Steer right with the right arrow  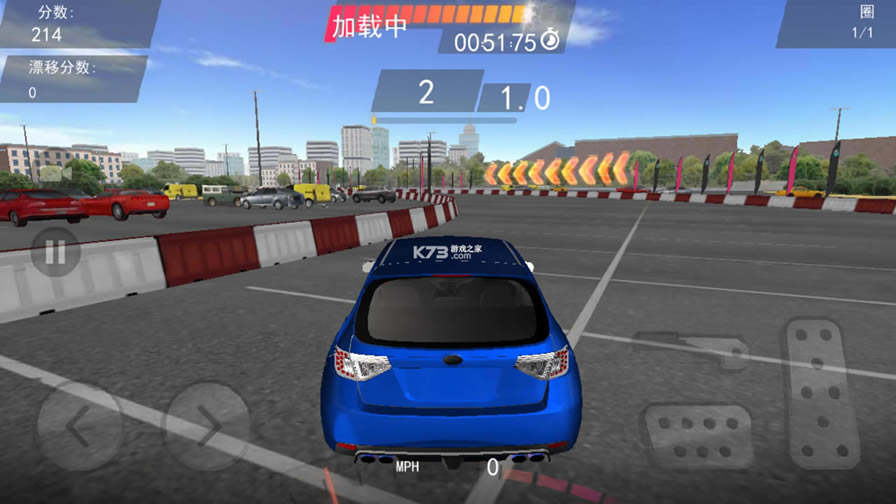(x=206, y=426)
